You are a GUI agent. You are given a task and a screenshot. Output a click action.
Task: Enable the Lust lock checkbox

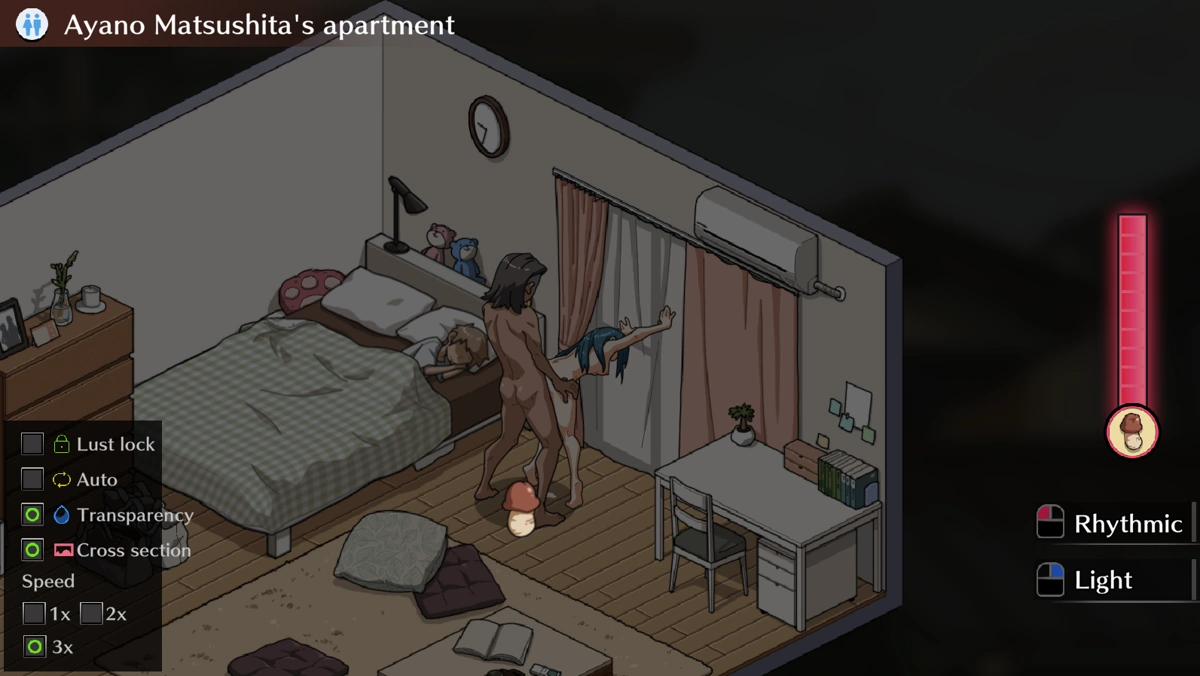click(x=33, y=444)
